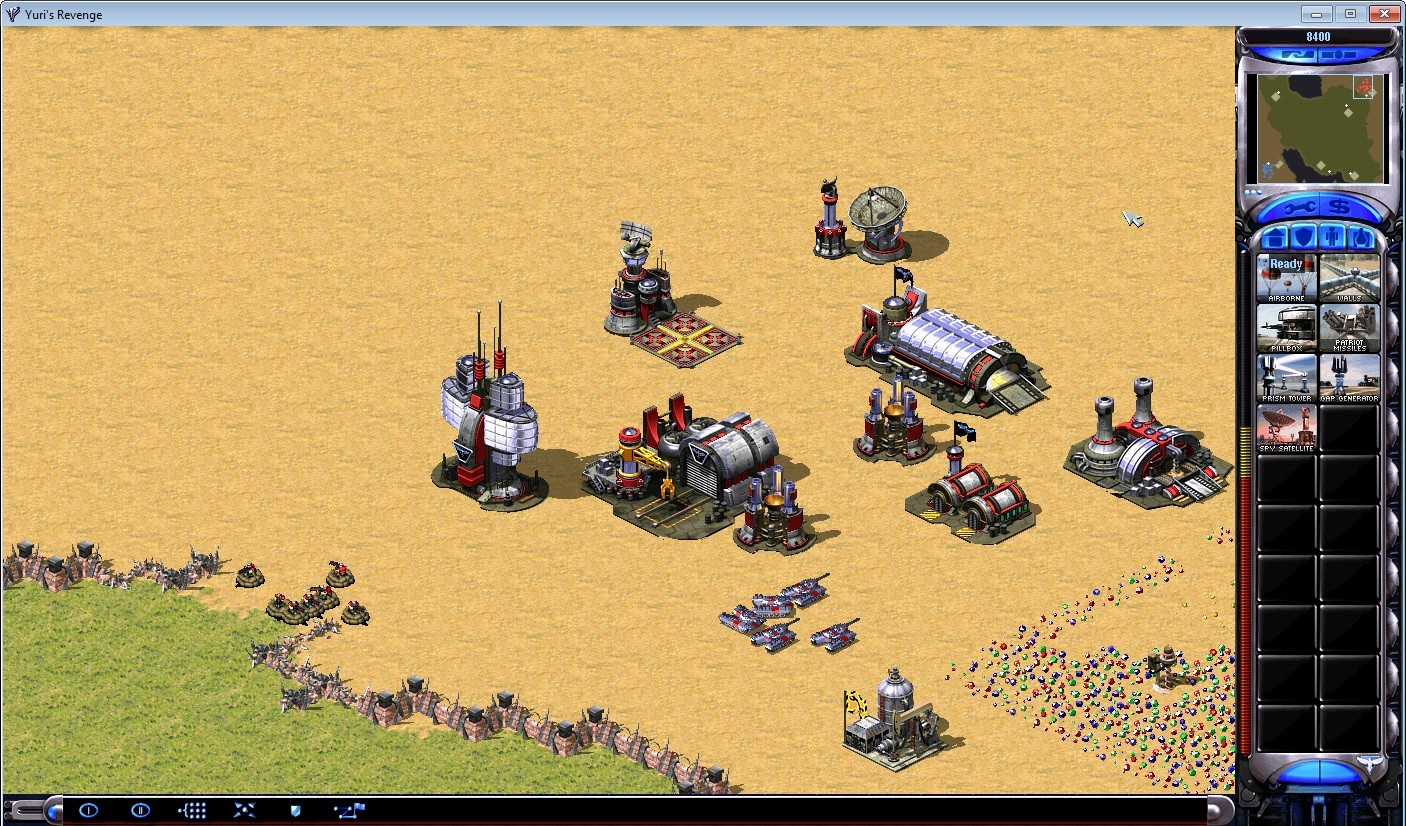
Task: Open the Defense structures tab
Action: coord(1304,237)
